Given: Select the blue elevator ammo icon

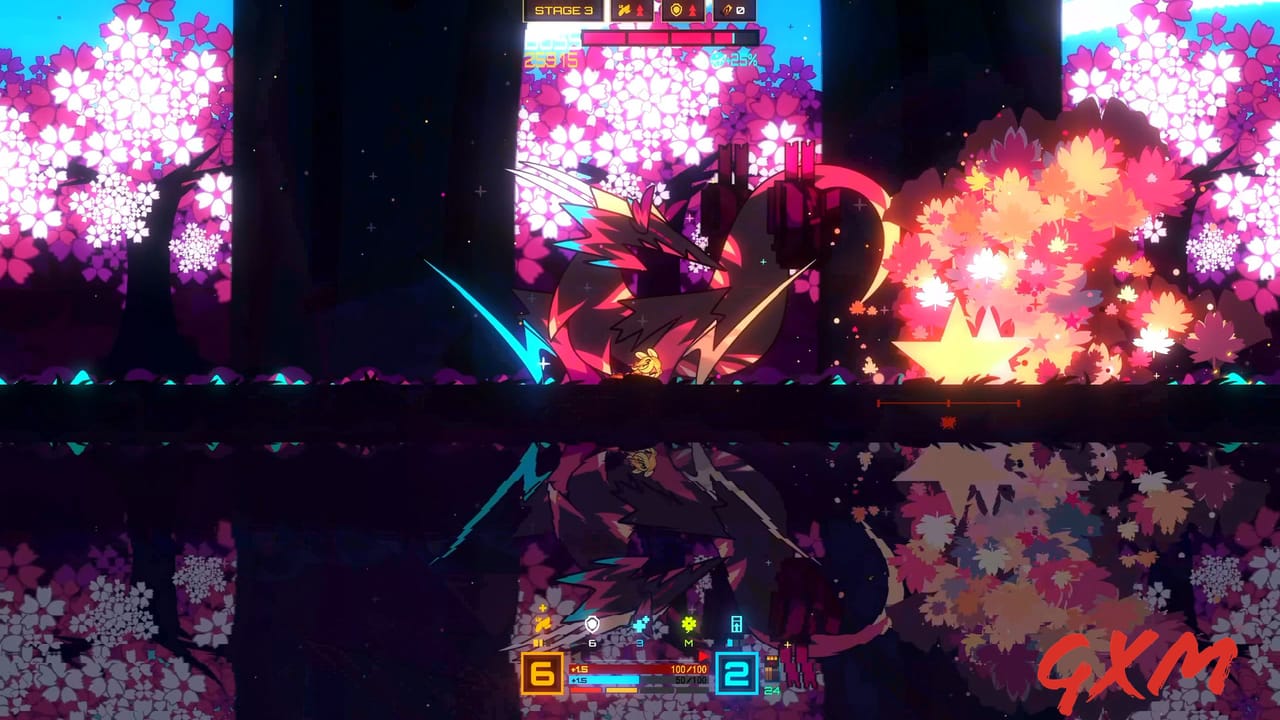Looking at the screenshot, I should [738, 624].
